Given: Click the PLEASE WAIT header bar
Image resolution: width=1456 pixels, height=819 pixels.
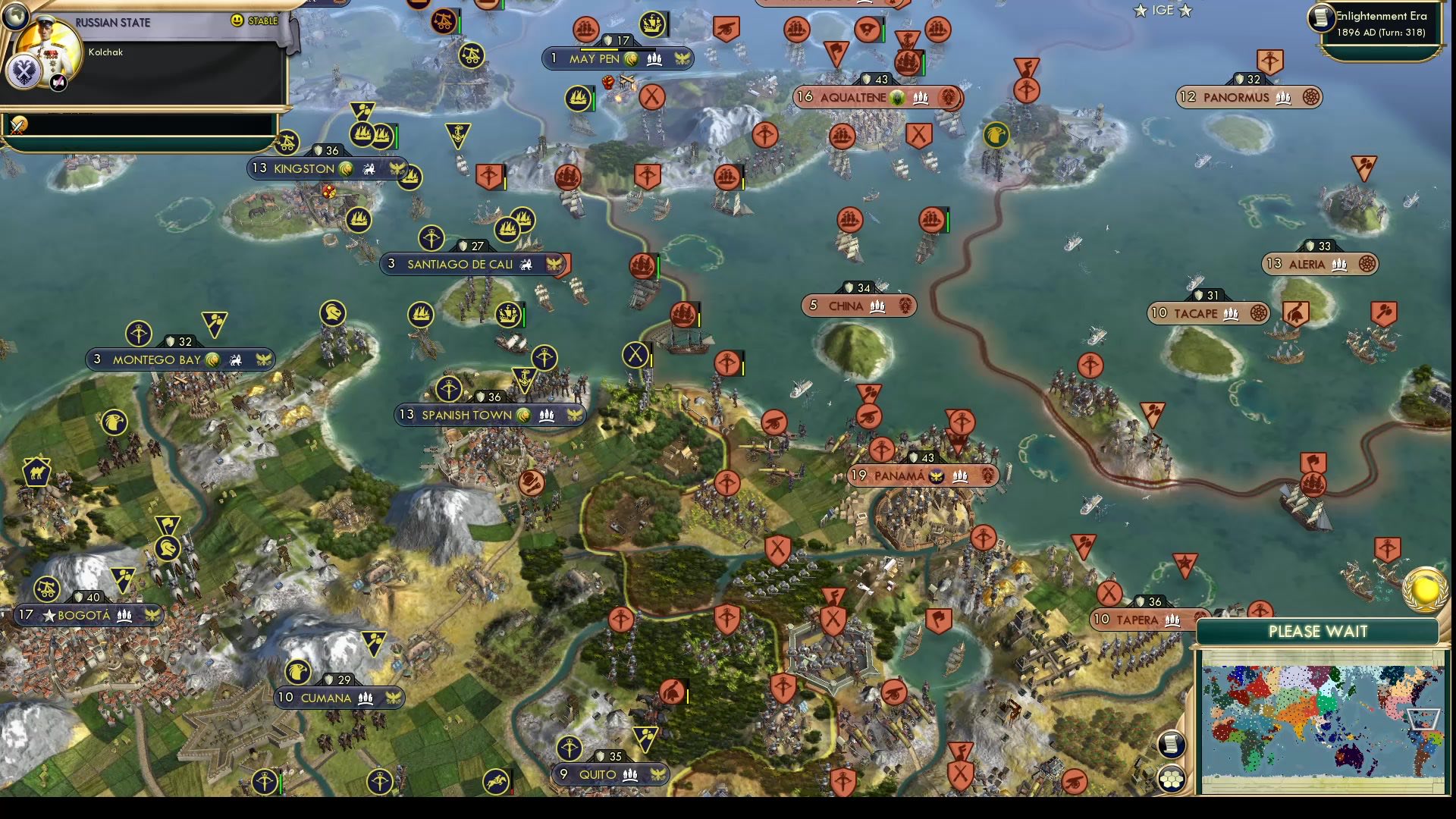Looking at the screenshot, I should click(1317, 632).
